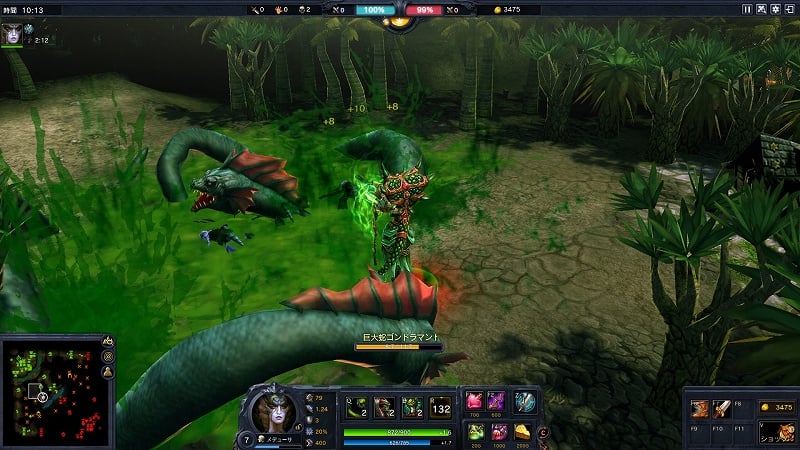Open the settings gear in the top bar
The height and width of the screenshot is (450, 800).
click(x=774, y=9)
